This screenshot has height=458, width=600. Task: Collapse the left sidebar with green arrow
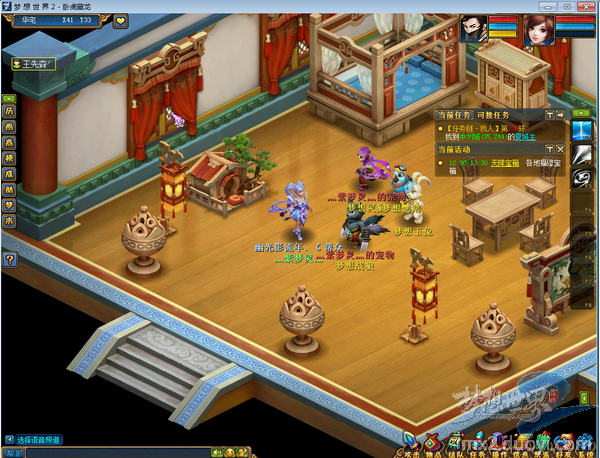coord(9,98)
